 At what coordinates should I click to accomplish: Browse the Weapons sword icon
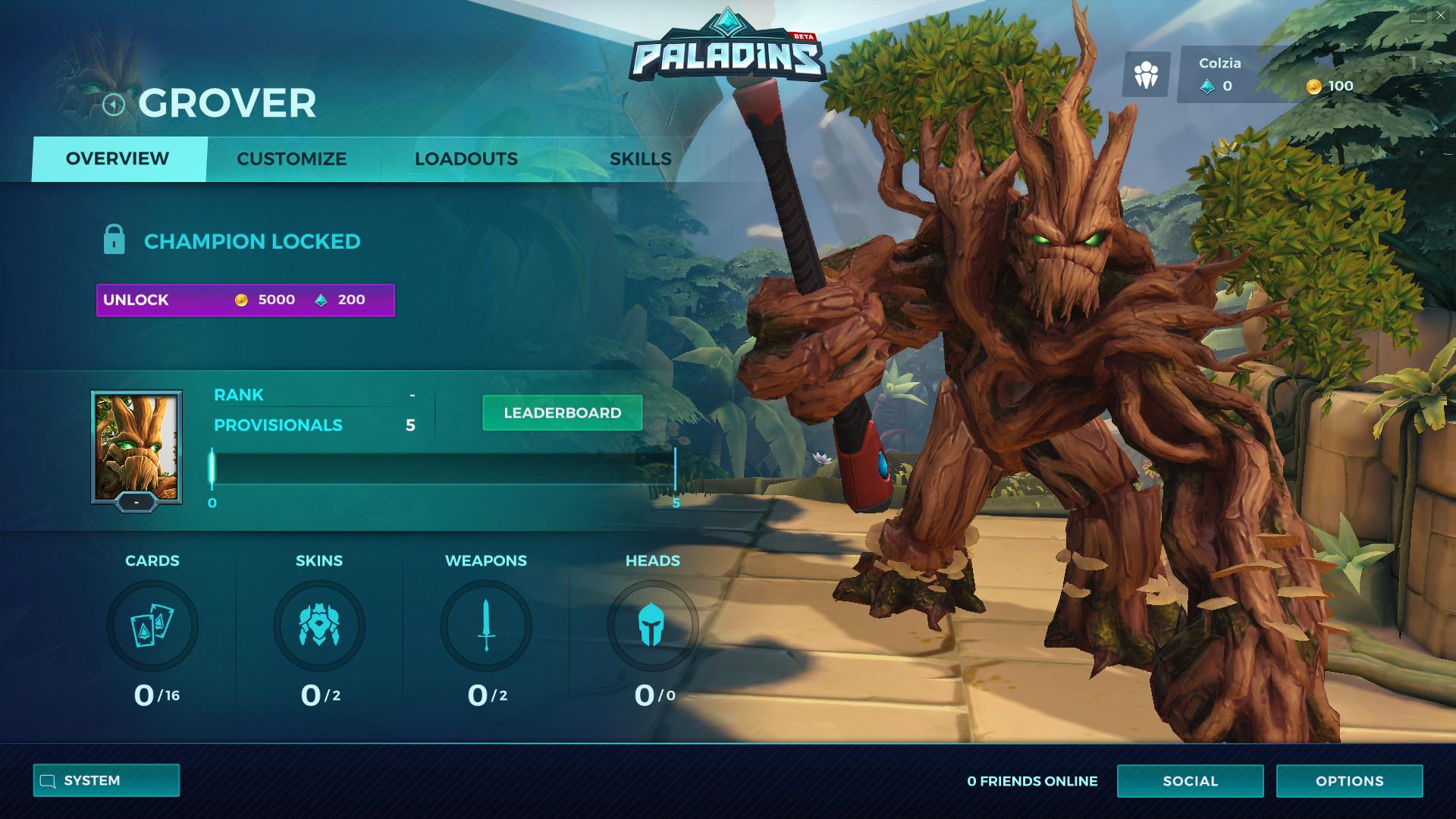486,626
